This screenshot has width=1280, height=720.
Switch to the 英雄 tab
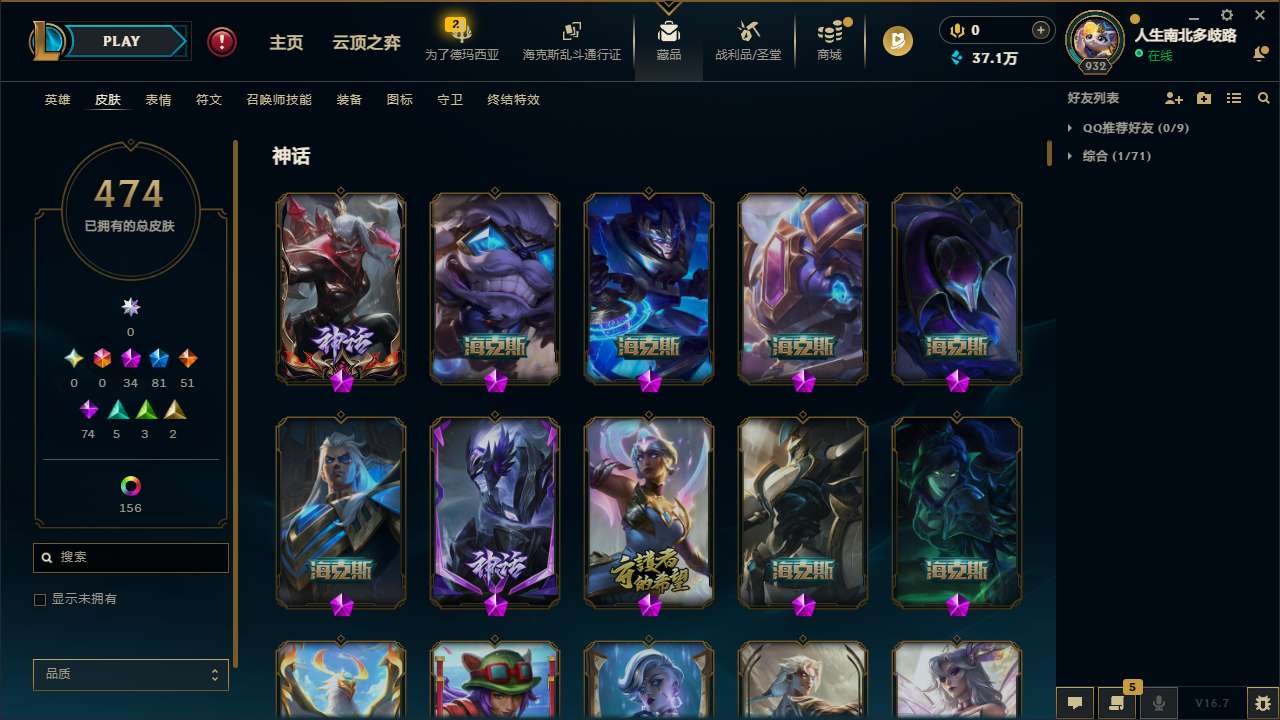[x=57, y=100]
